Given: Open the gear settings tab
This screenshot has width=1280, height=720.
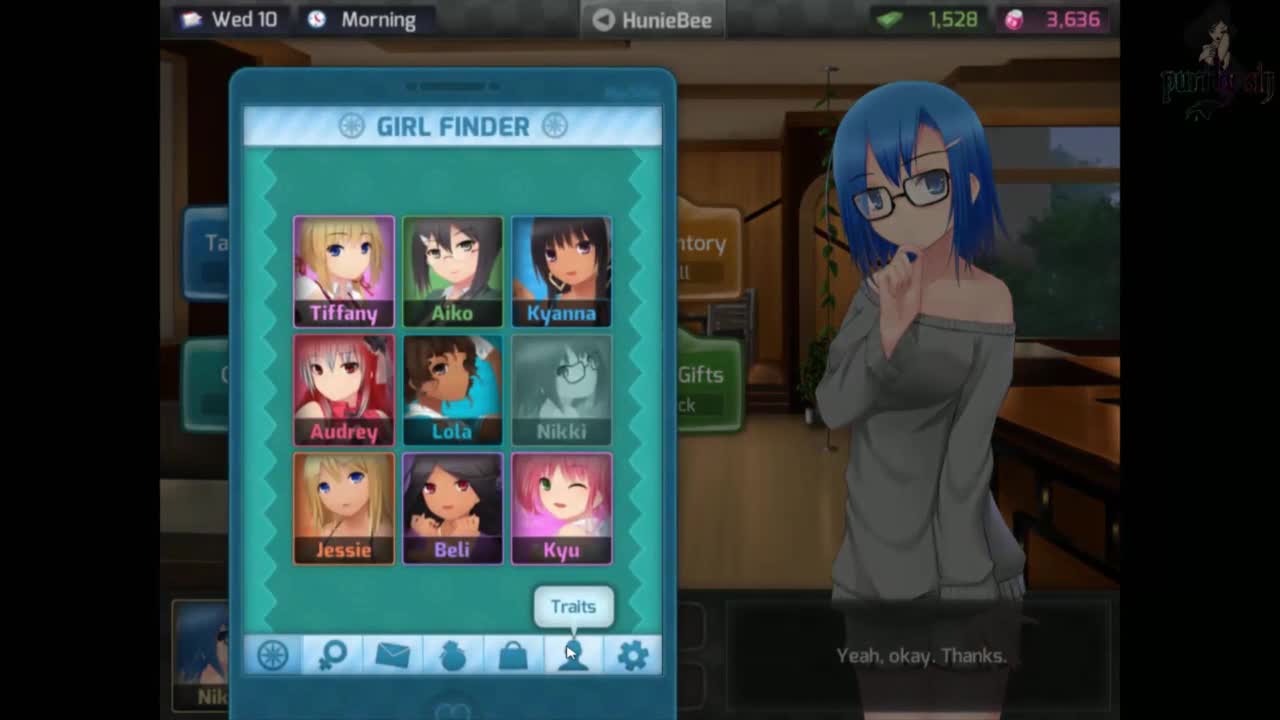Looking at the screenshot, I should point(633,655).
